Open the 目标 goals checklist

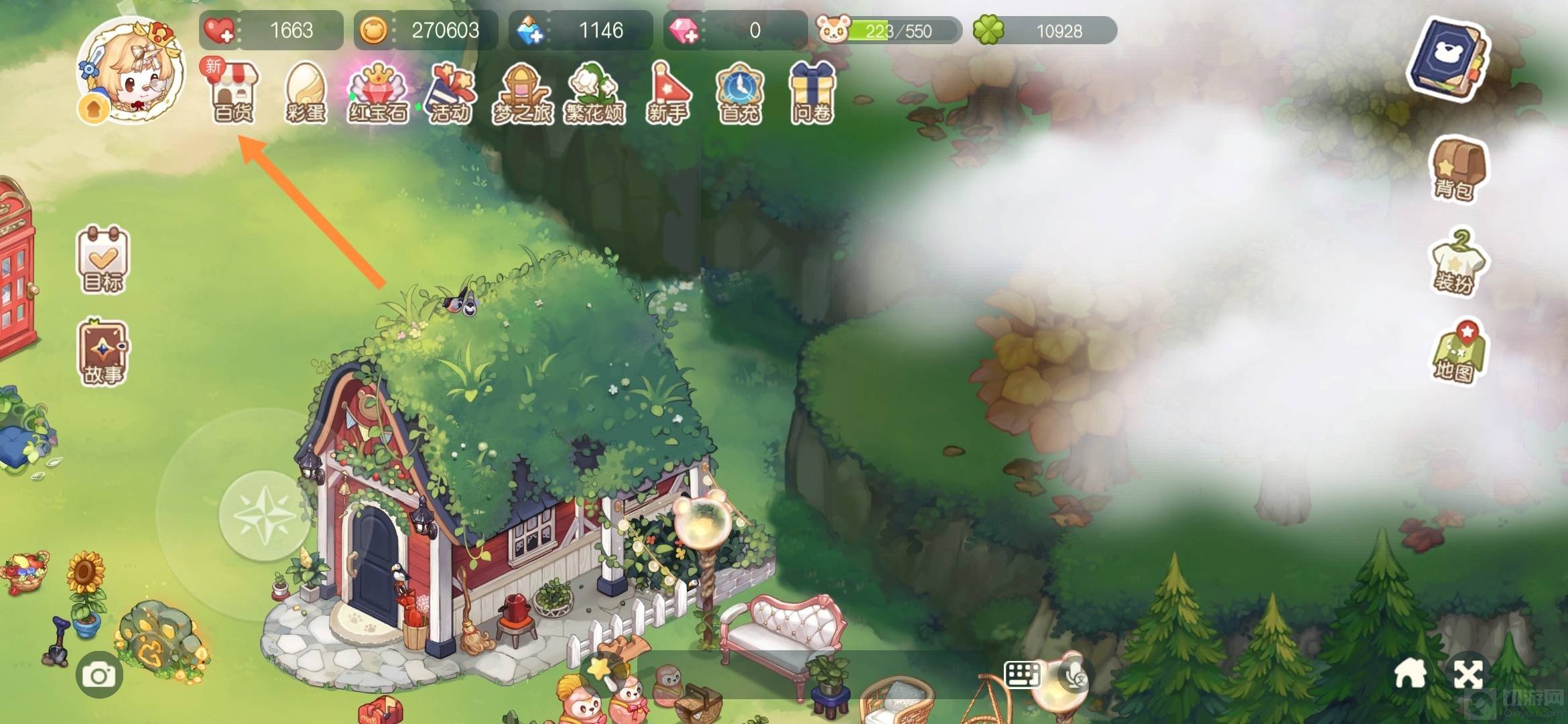(x=103, y=259)
